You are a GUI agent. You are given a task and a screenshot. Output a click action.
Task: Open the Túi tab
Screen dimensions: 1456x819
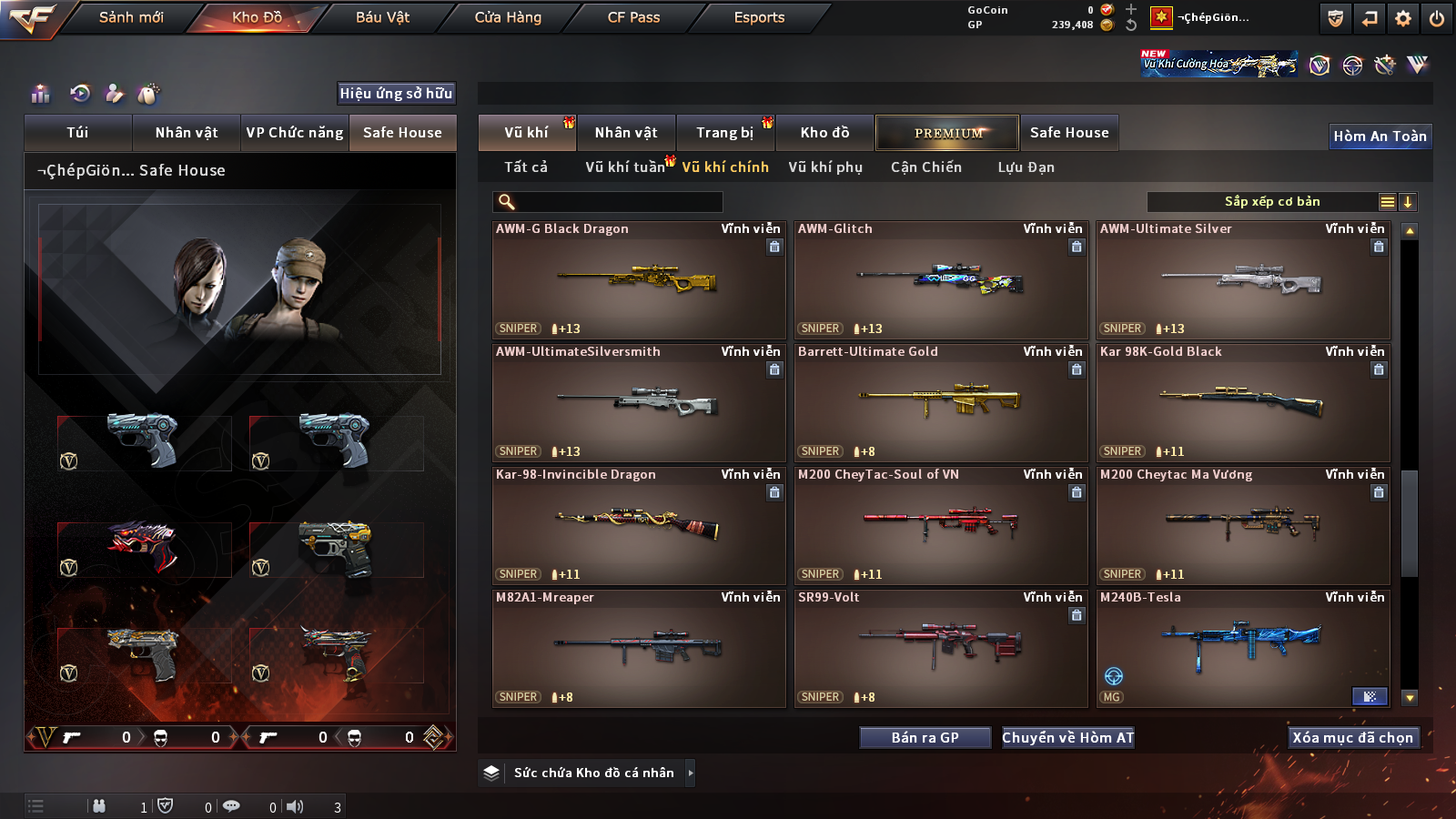[x=77, y=133]
